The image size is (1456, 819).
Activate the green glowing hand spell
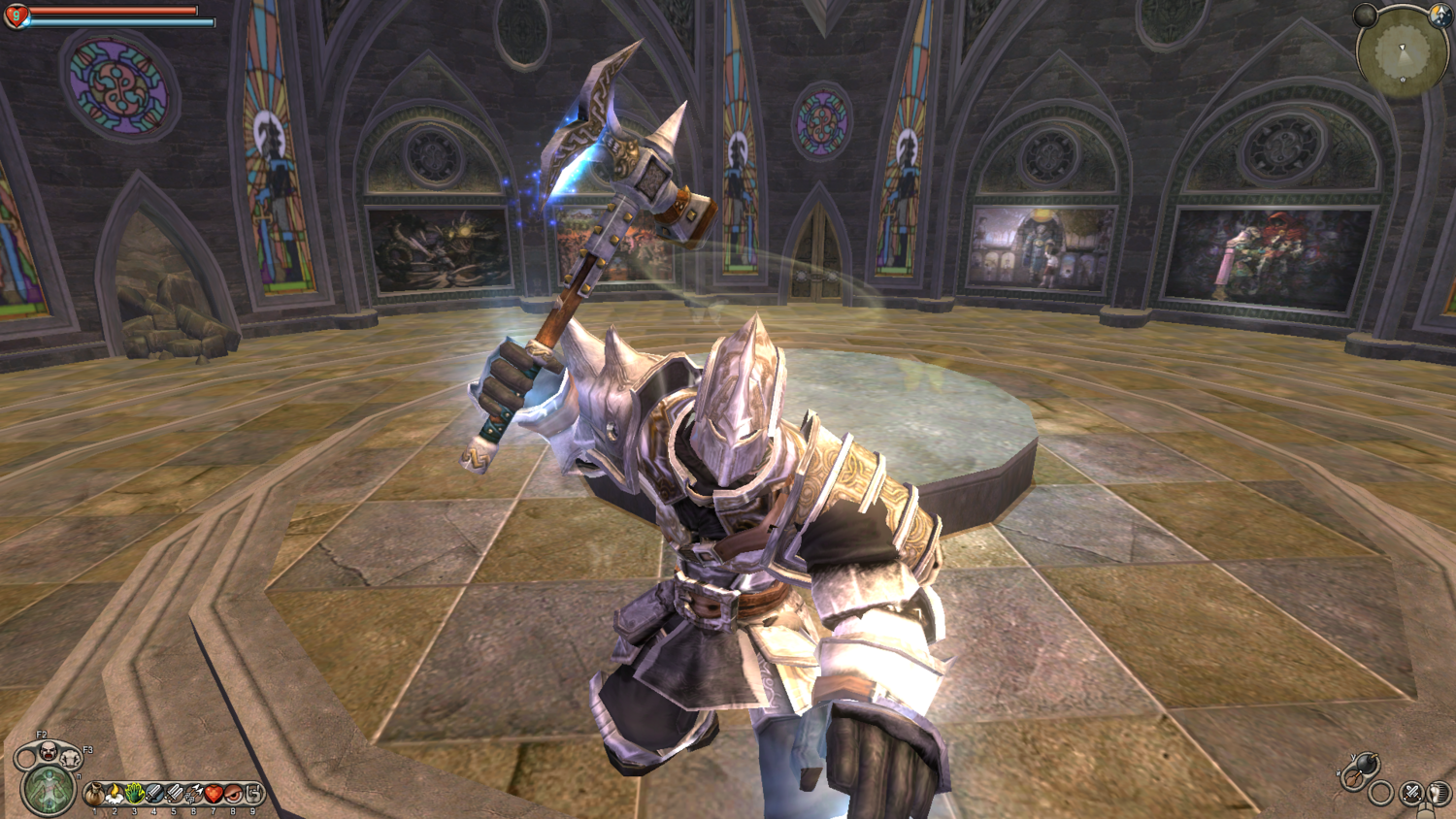click(135, 795)
